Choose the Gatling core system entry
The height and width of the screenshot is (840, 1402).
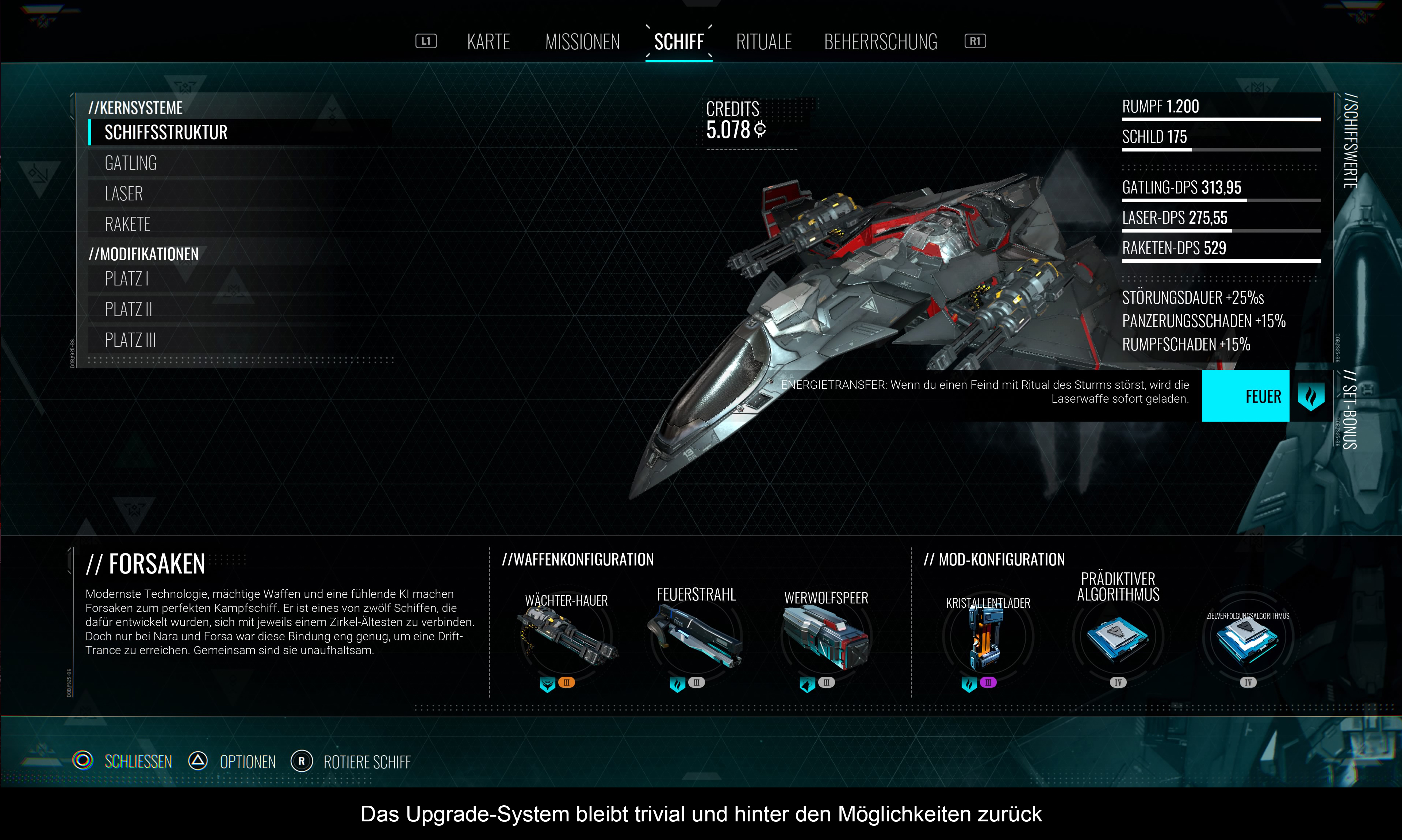tap(131, 163)
